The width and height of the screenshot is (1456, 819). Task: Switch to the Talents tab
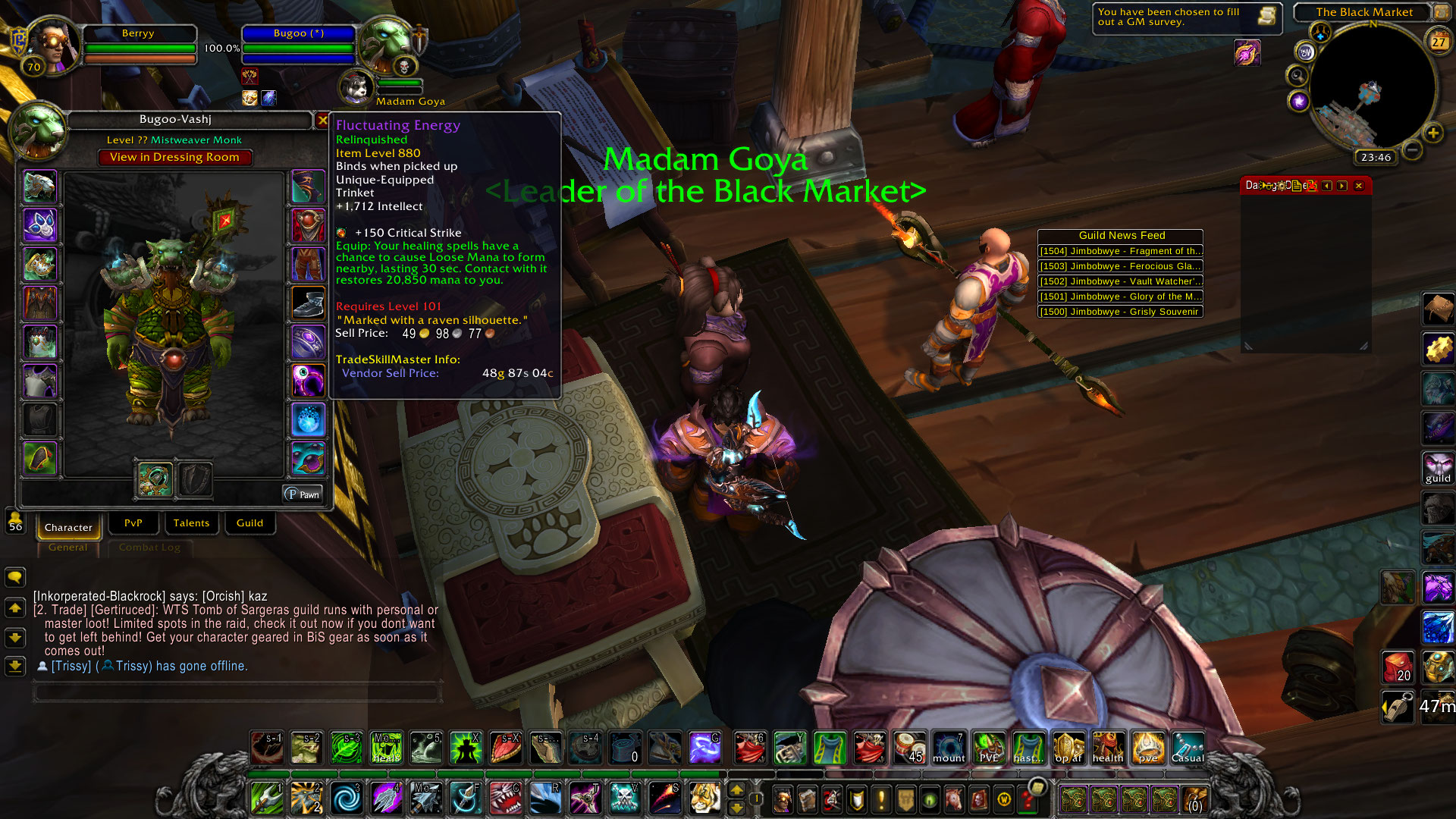click(x=191, y=522)
